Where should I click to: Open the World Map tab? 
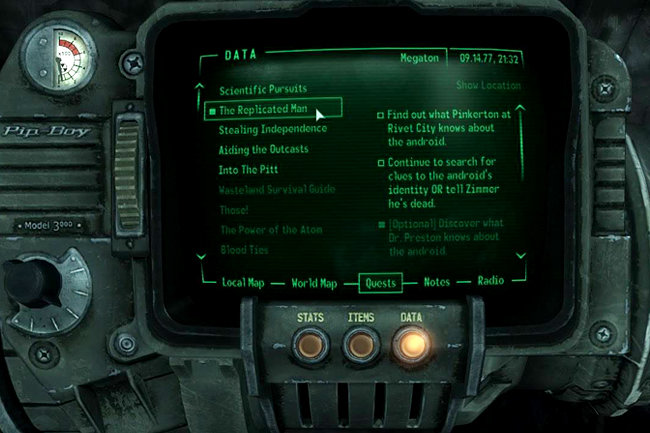click(314, 283)
